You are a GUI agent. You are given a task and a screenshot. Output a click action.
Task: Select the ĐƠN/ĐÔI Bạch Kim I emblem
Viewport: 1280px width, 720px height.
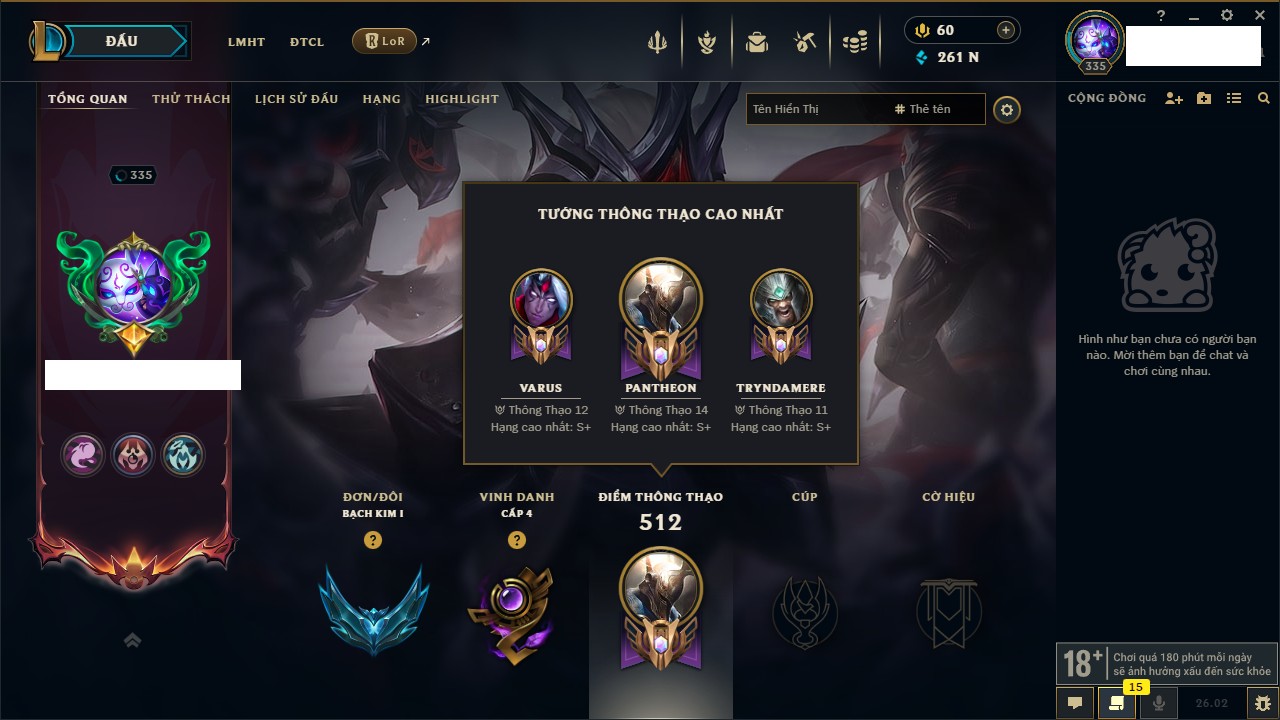click(373, 608)
